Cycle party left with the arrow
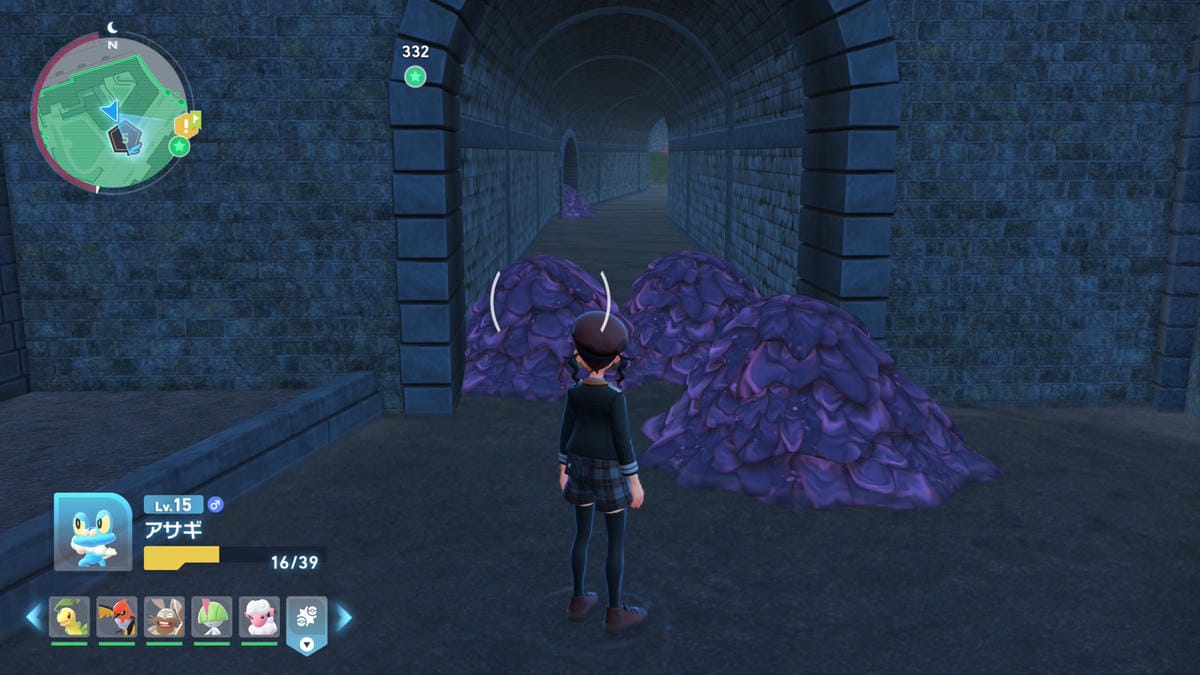Screen dimensions: 1200x675 click(34, 617)
